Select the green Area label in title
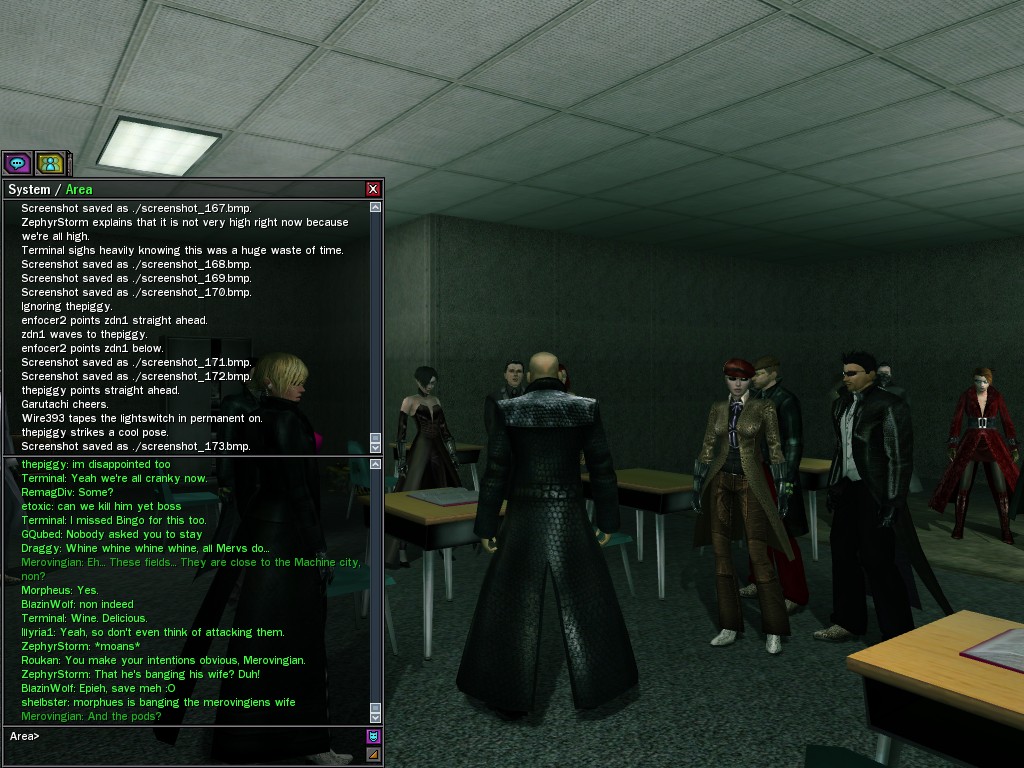The height and width of the screenshot is (768, 1024). (x=79, y=189)
